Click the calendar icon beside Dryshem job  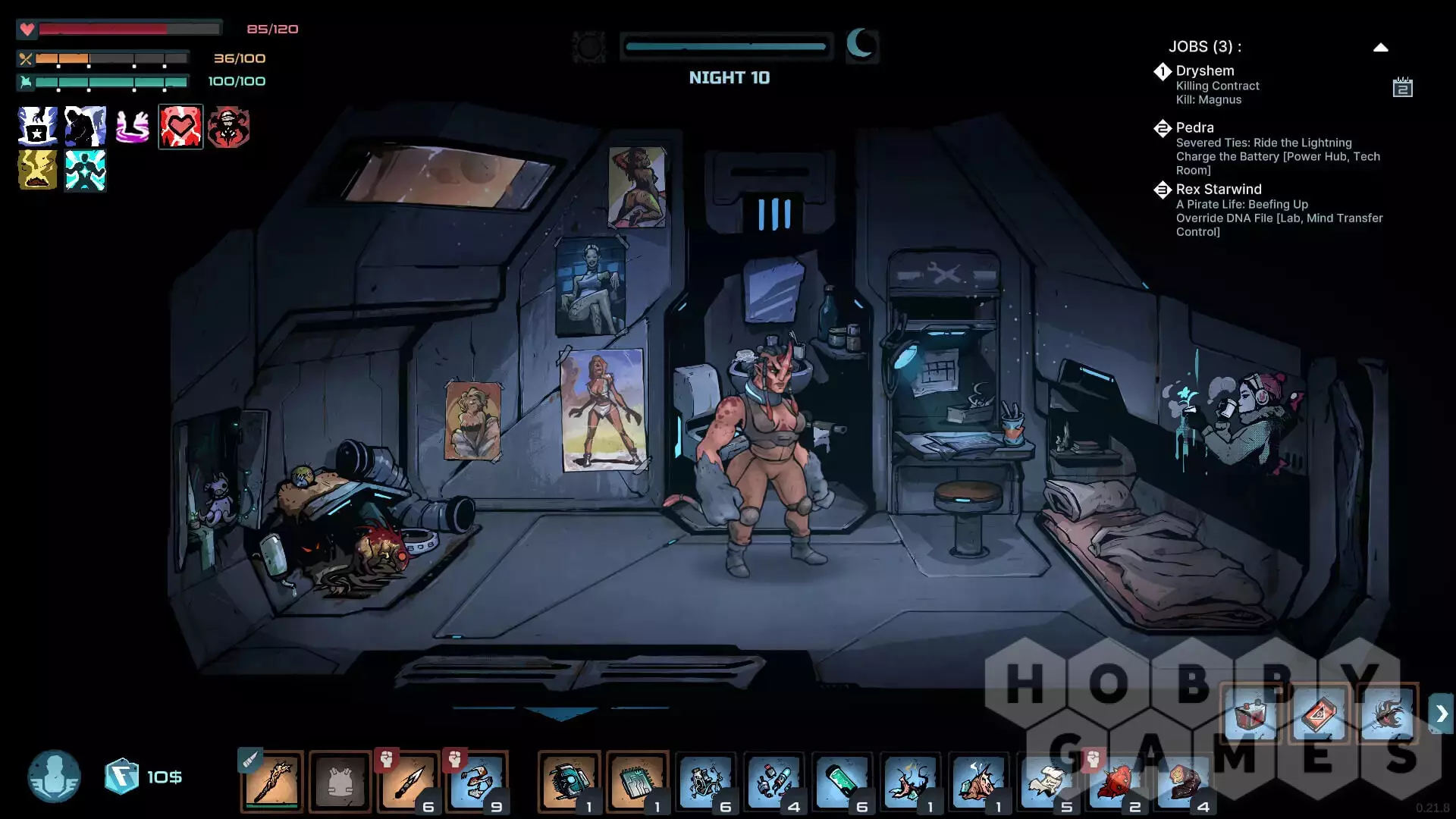point(1402,88)
